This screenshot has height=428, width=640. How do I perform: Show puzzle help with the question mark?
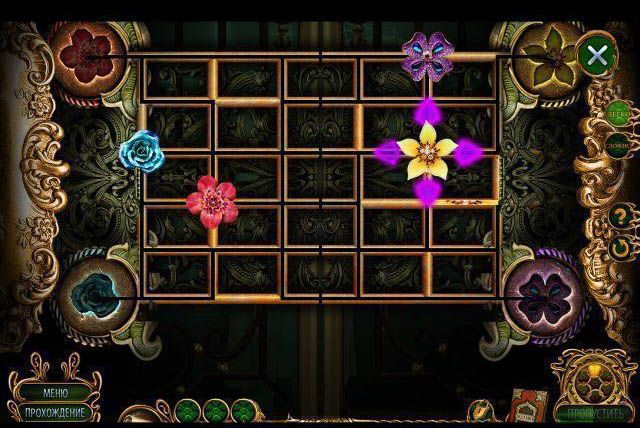pos(620,215)
